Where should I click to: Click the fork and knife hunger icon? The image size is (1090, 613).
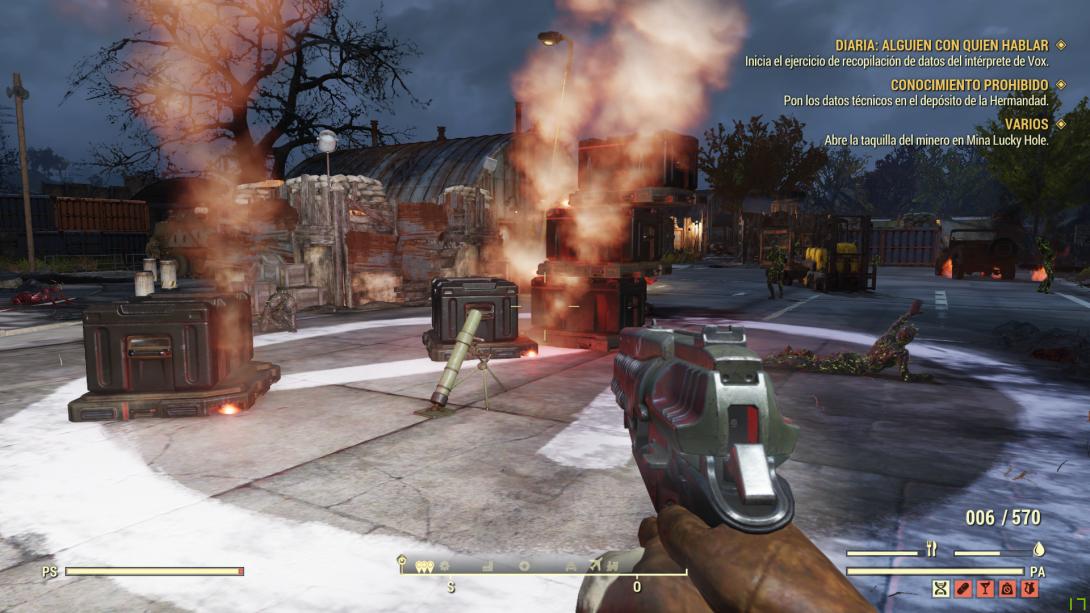coord(932,549)
